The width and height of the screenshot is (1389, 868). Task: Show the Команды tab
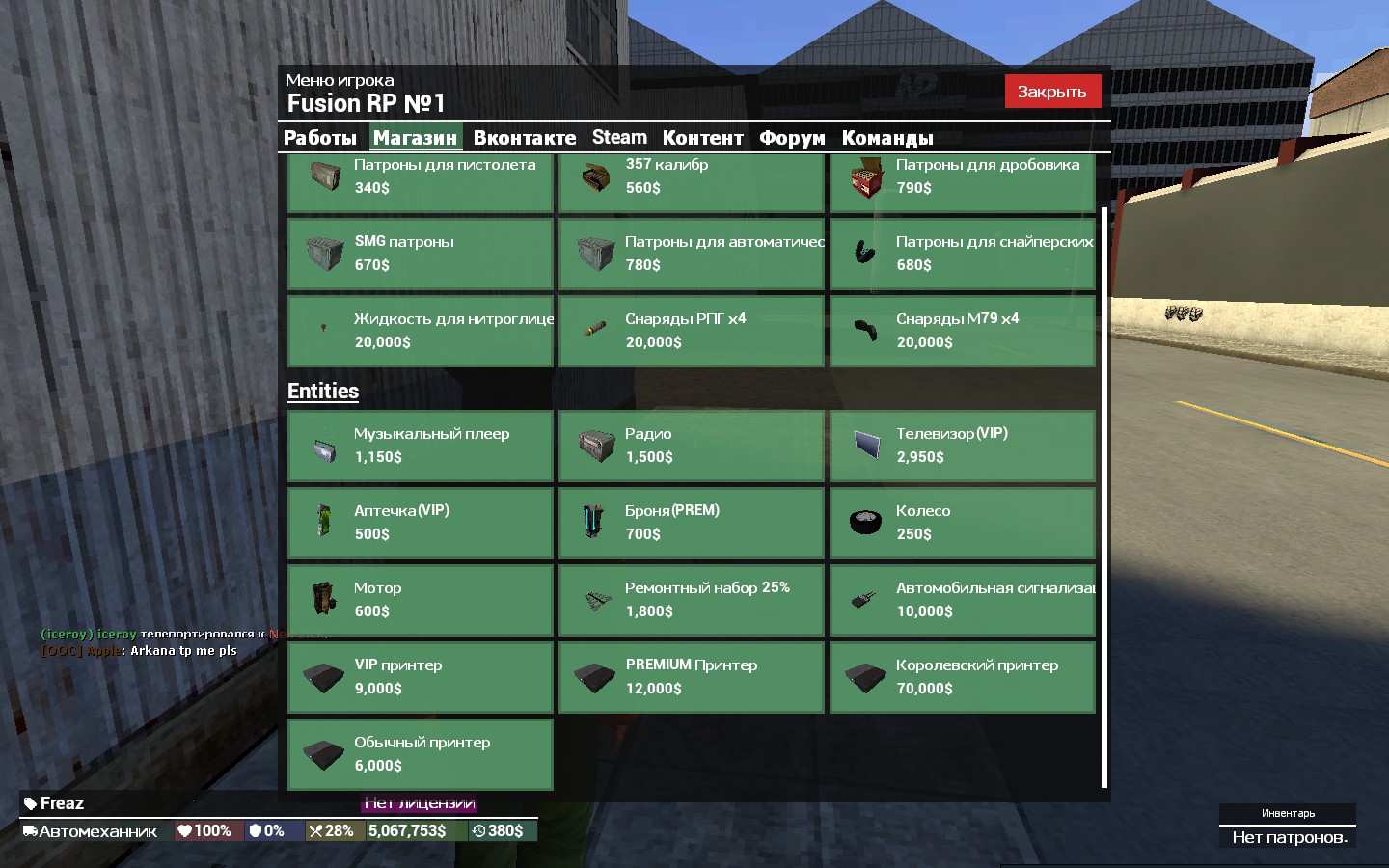(x=887, y=138)
